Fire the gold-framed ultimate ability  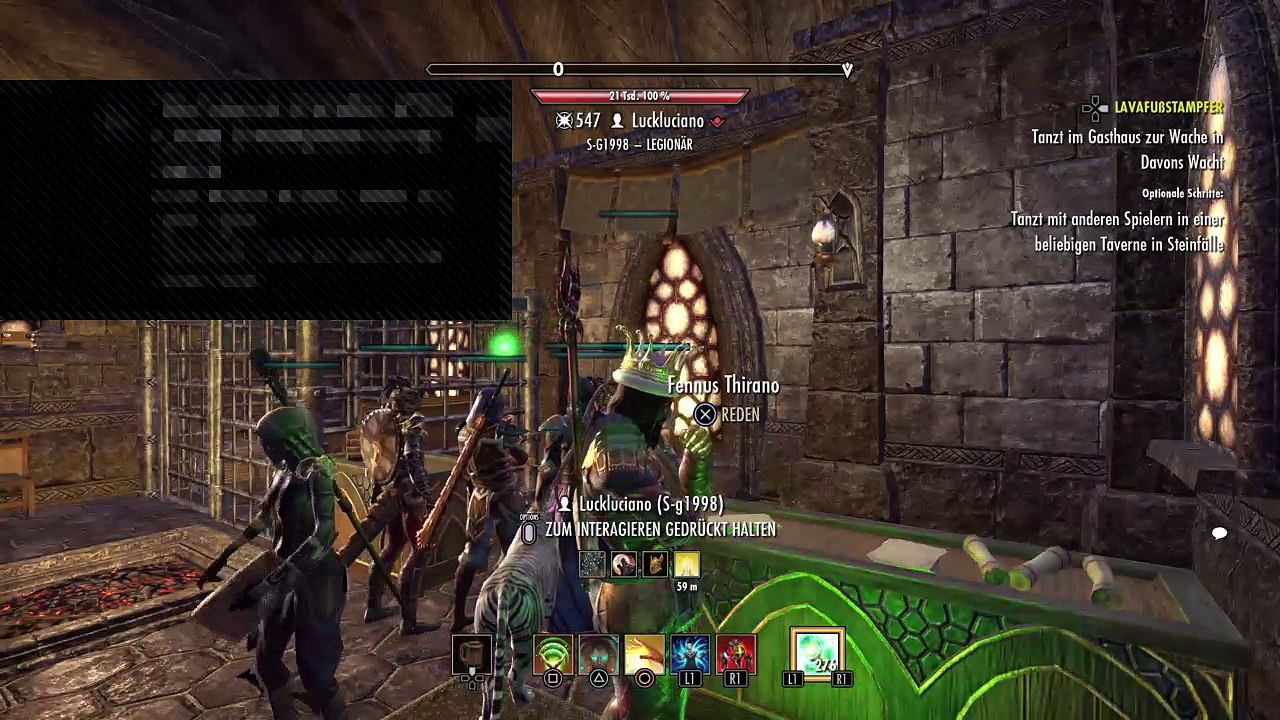click(x=817, y=654)
